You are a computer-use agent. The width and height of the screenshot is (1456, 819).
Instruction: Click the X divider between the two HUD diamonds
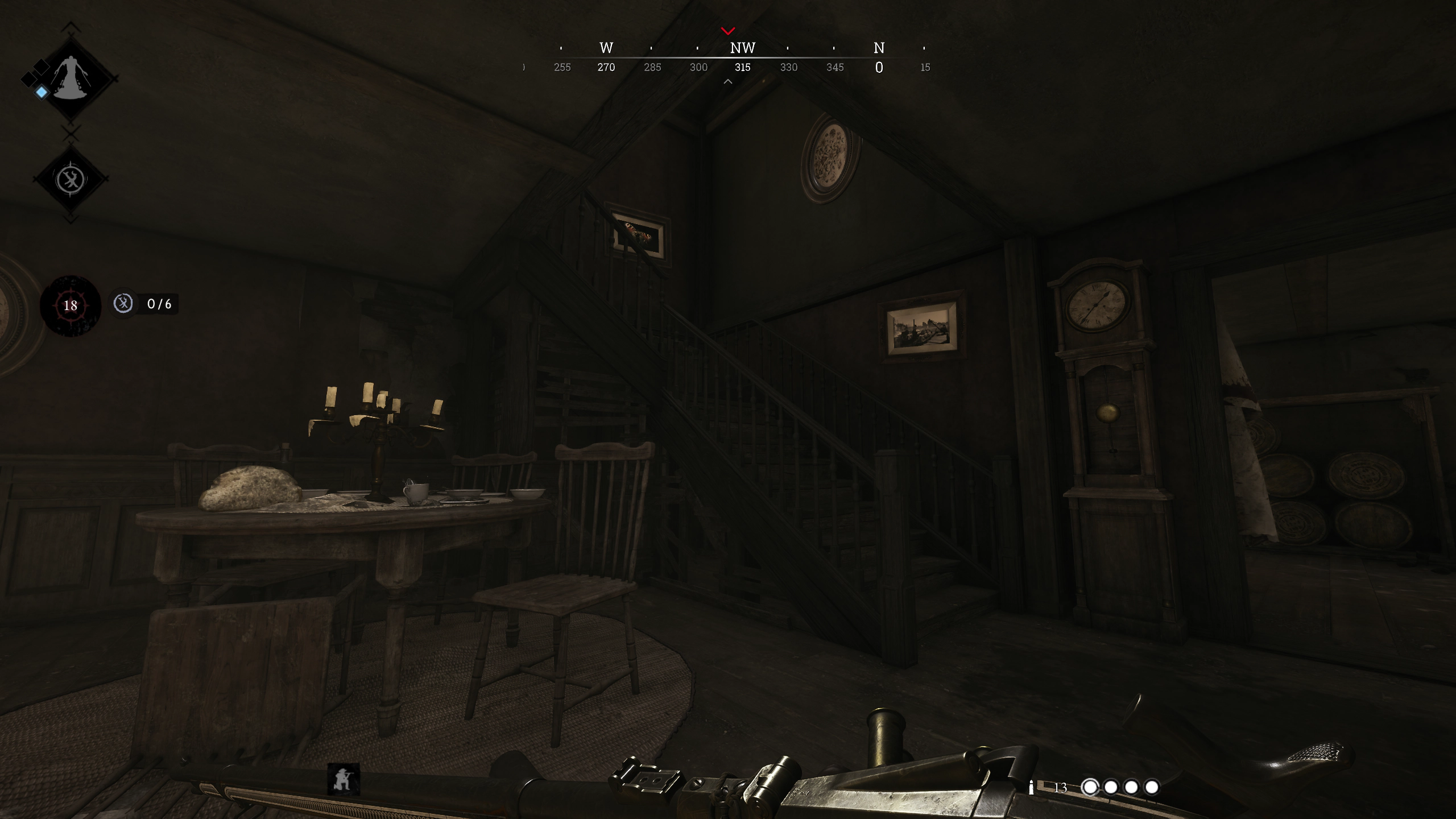[x=71, y=133]
